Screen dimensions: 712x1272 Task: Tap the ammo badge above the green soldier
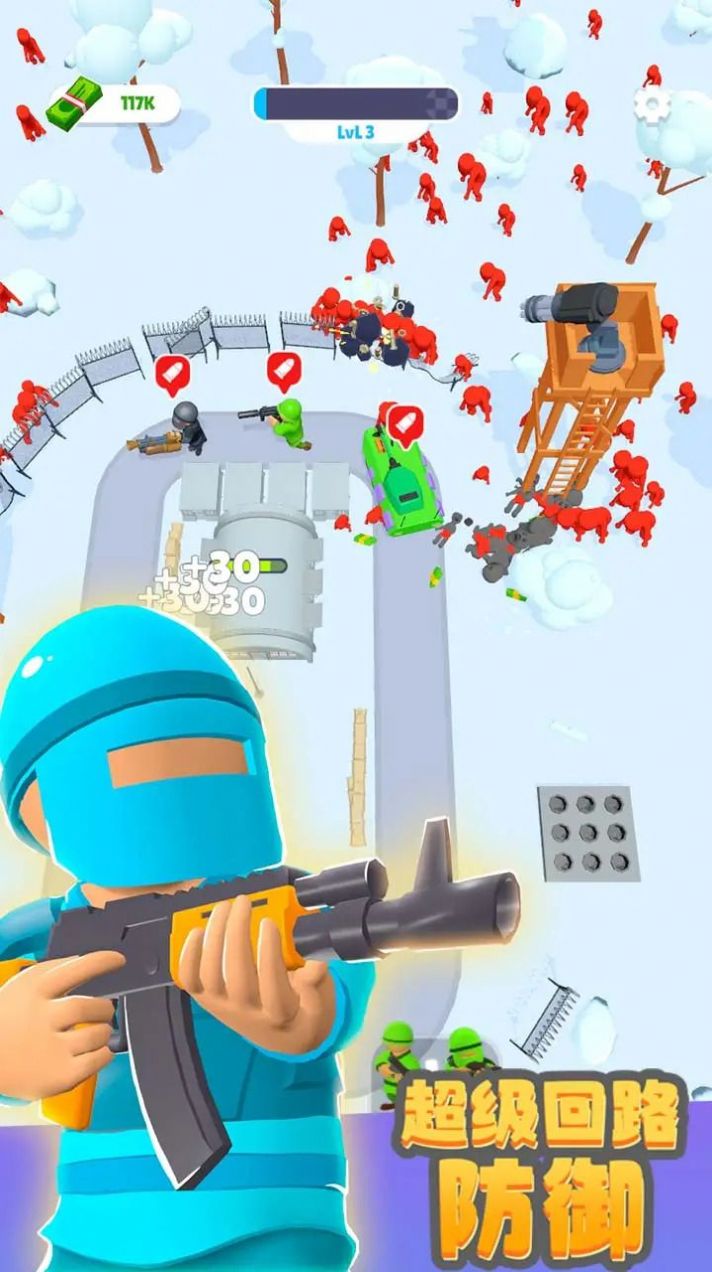click(x=284, y=369)
